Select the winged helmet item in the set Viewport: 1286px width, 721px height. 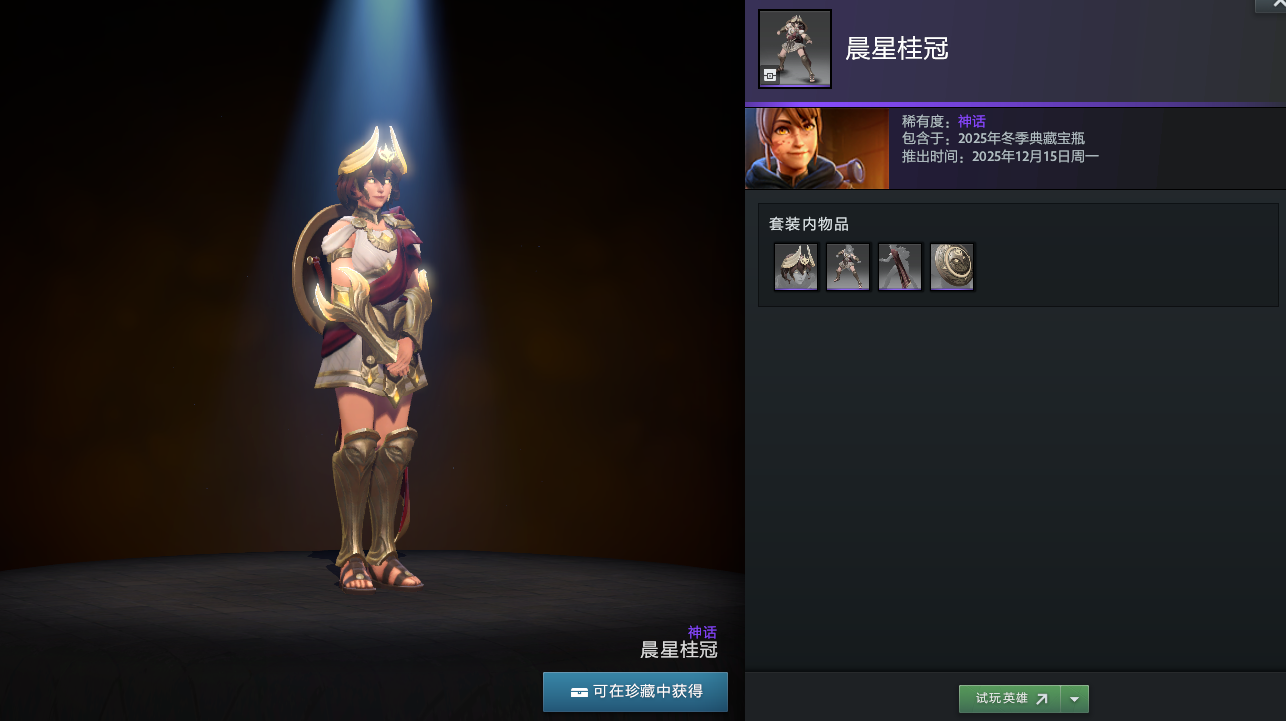(796, 267)
